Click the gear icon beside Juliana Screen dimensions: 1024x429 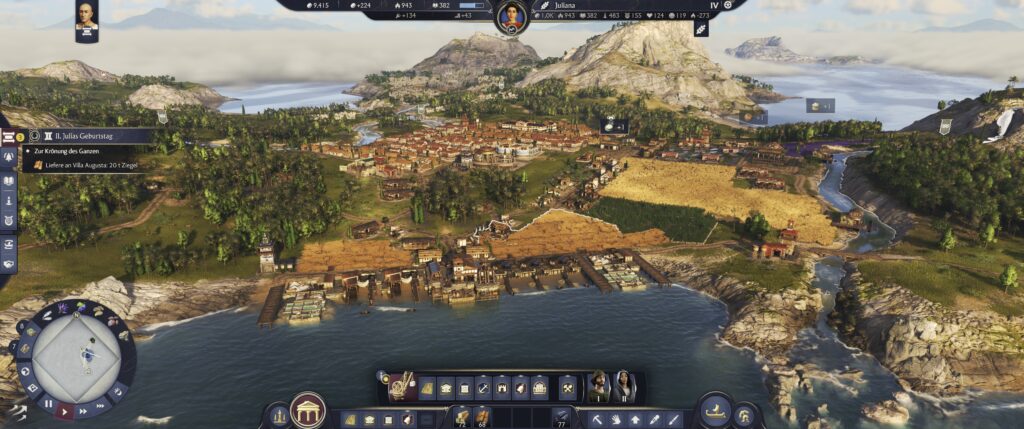click(x=727, y=5)
